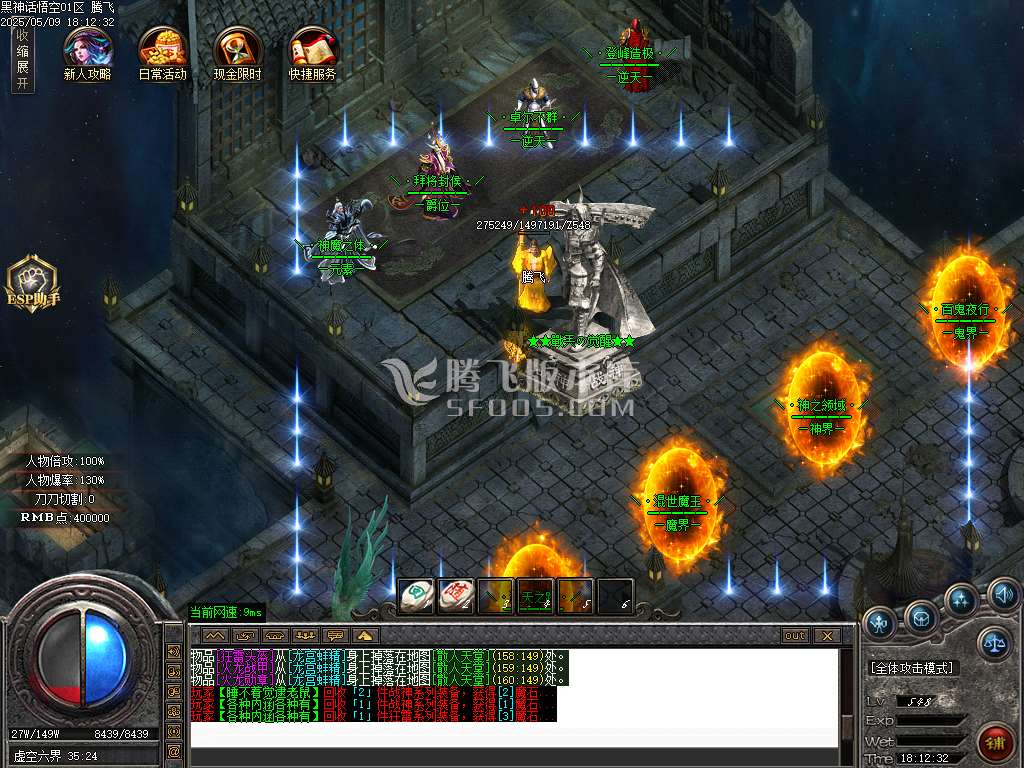Use the red-tile item in hotbar slot 2
Screen dimensions: 1024x768
[455, 595]
